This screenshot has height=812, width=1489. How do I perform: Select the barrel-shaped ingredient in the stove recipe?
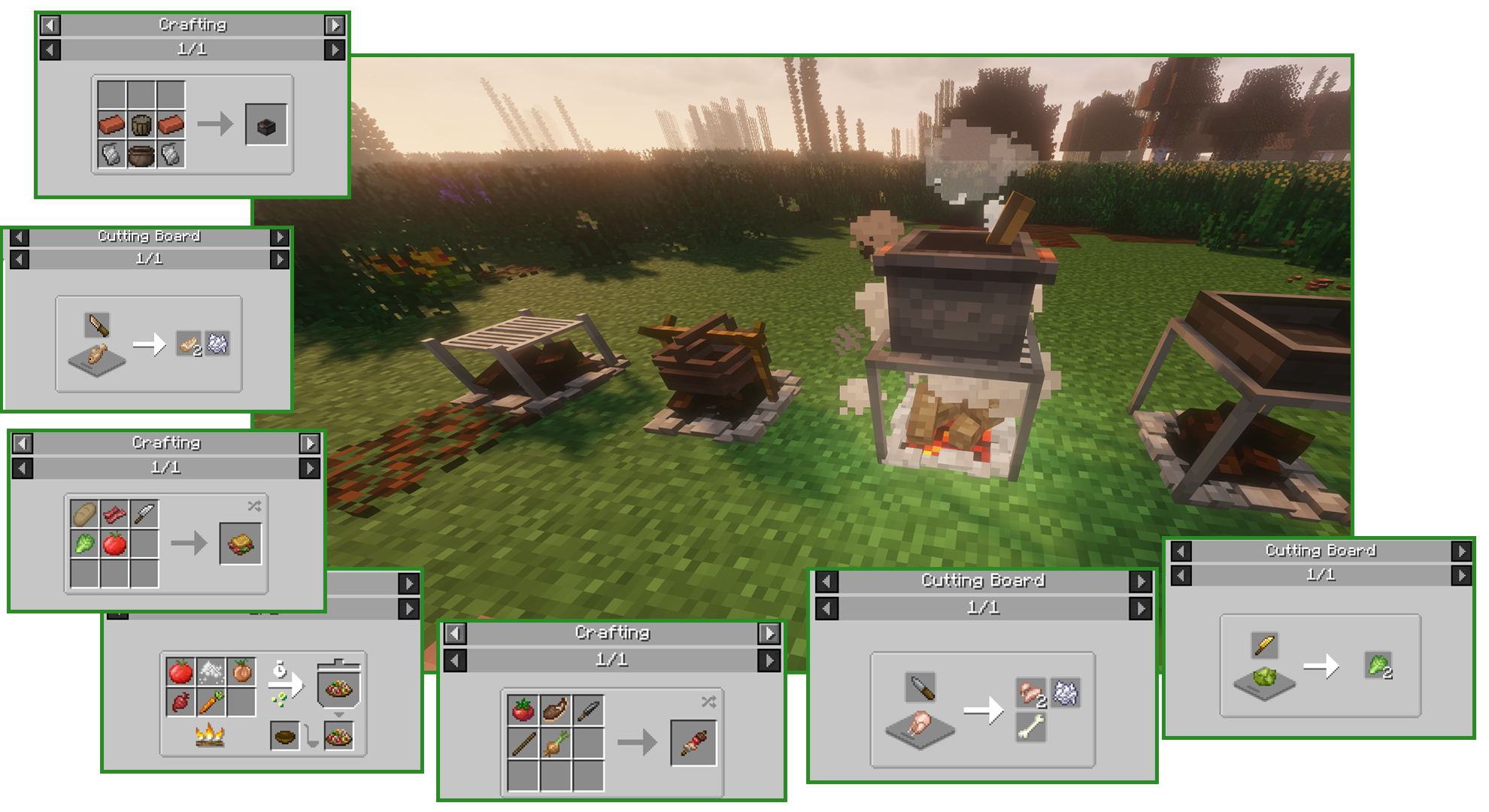(141, 125)
